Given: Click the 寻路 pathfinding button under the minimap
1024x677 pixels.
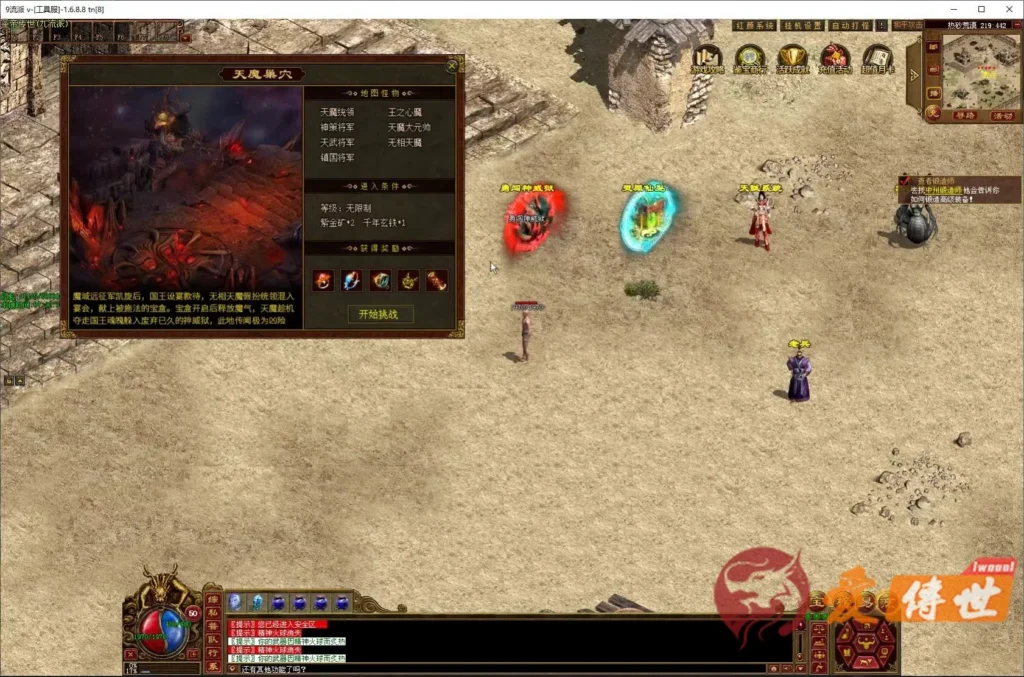Looking at the screenshot, I should pos(963,115).
